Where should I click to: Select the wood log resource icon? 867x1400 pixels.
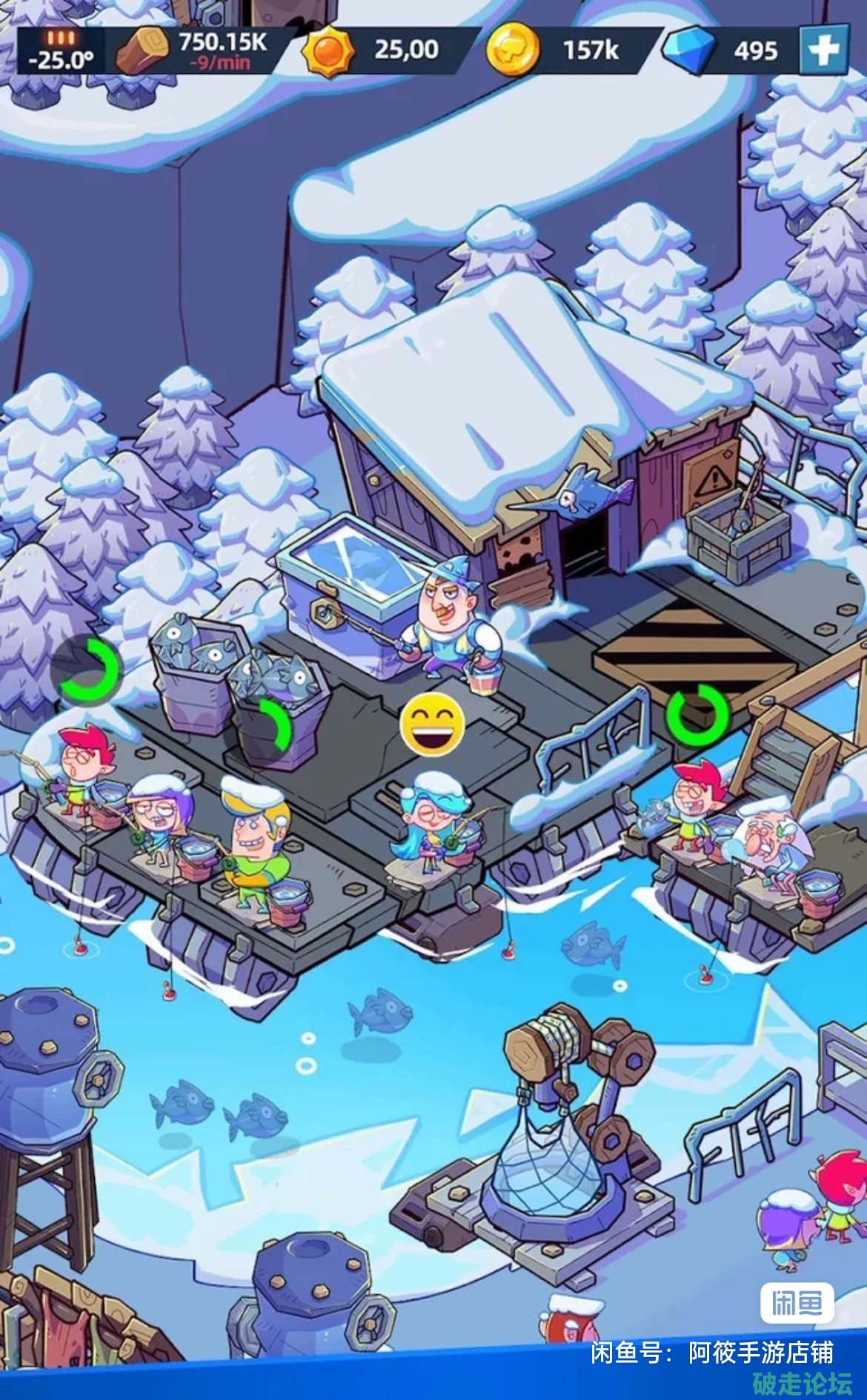142,50
